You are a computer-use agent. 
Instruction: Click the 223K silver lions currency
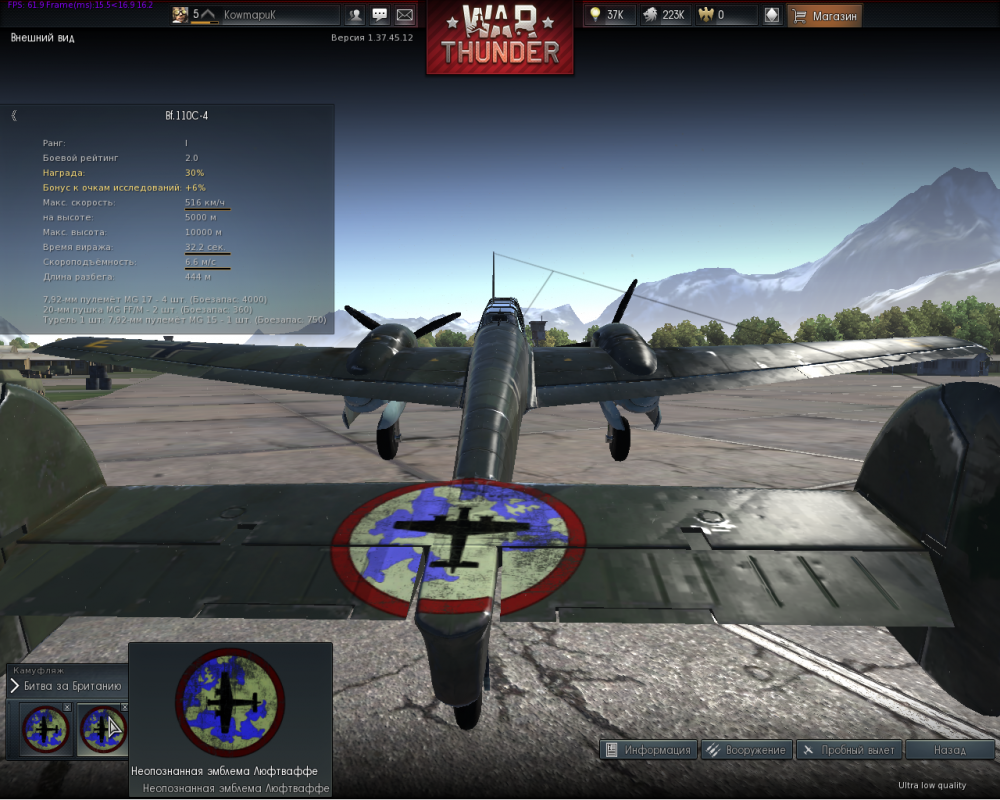pyautogui.click(x=663, y=15)
